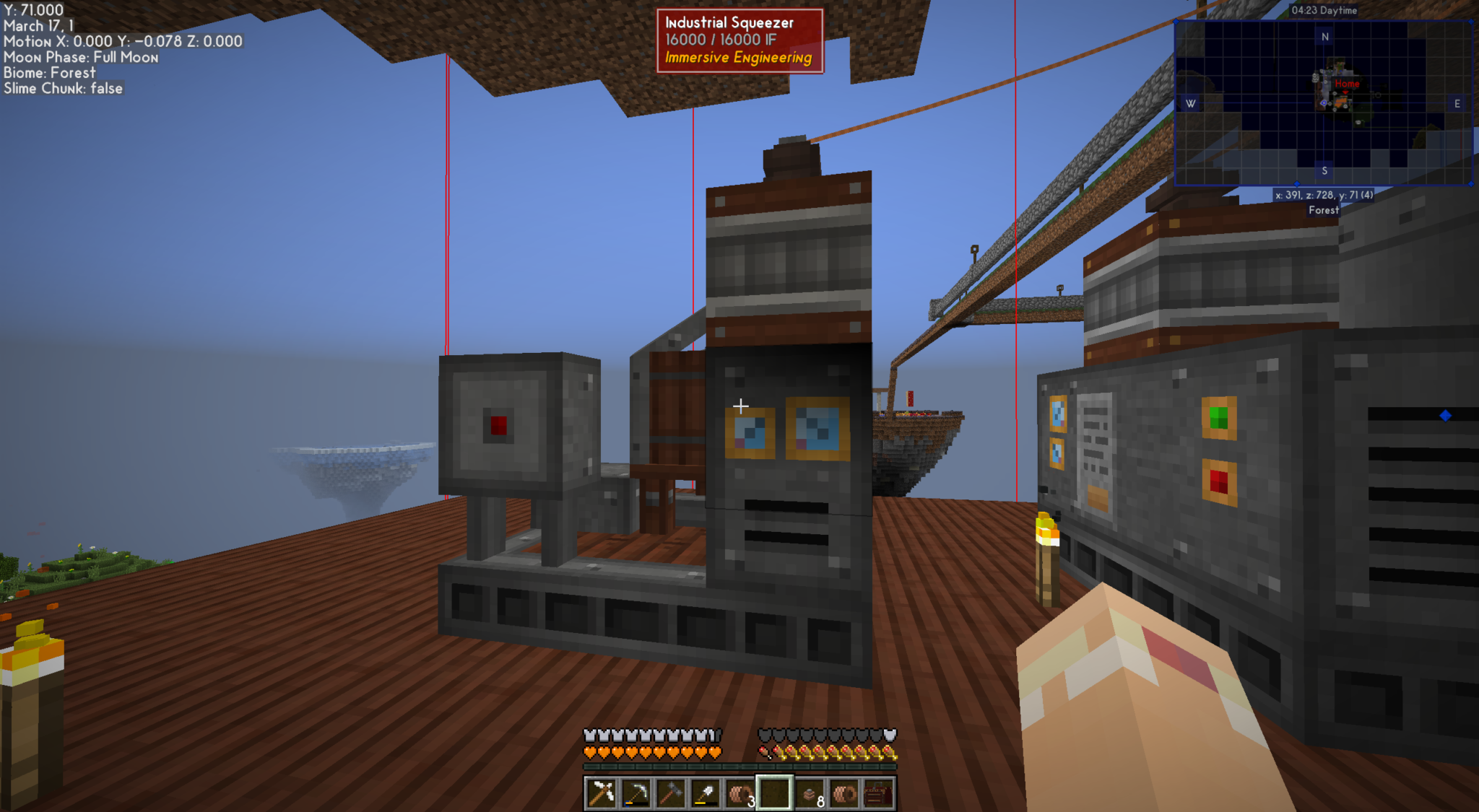Select the iron shovel in slot four
The width and height of the screenshot is (1479, 812).
pyautogui.click(x=705, y=792)
